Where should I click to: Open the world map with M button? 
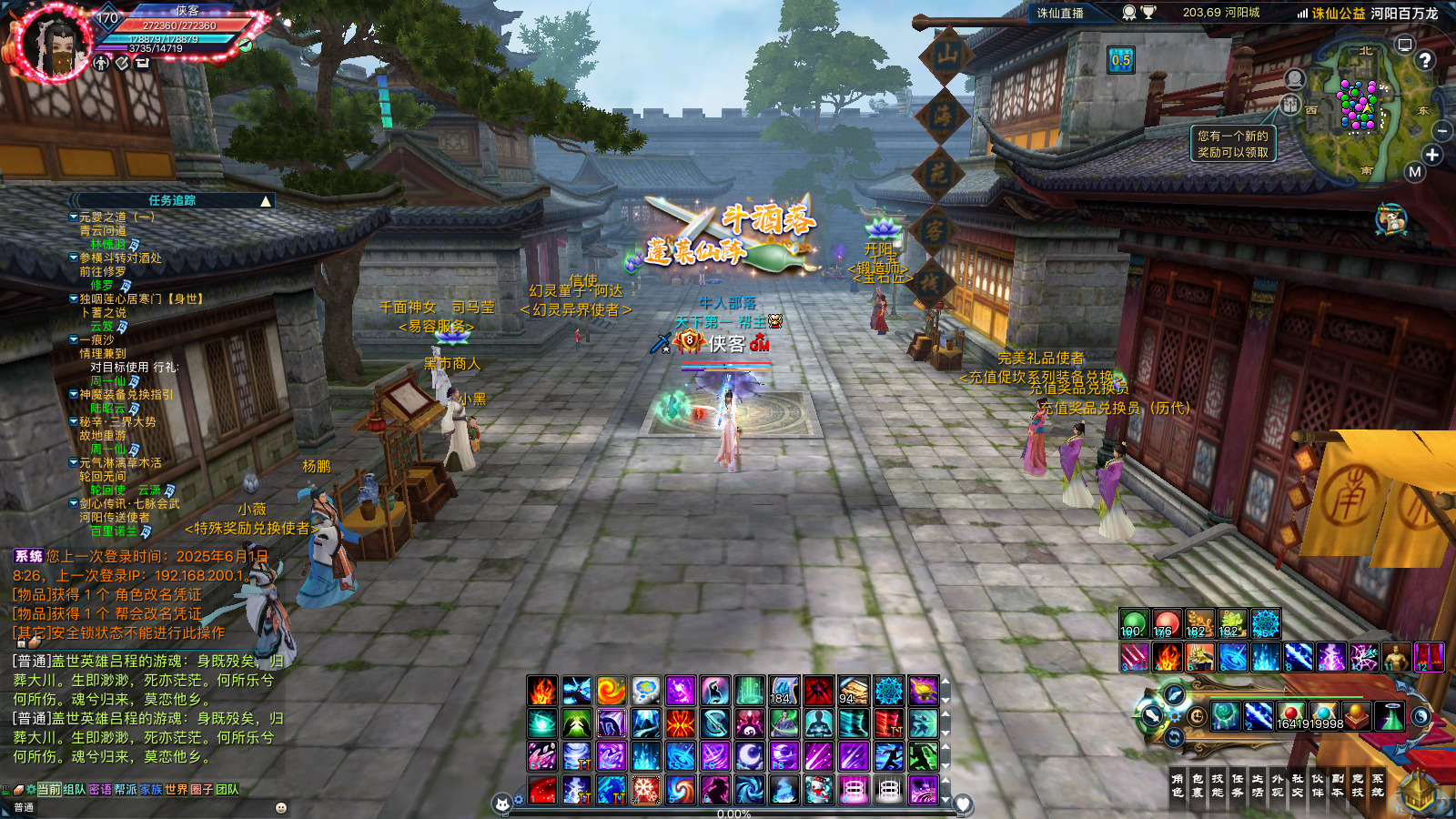click(1414, 172)
